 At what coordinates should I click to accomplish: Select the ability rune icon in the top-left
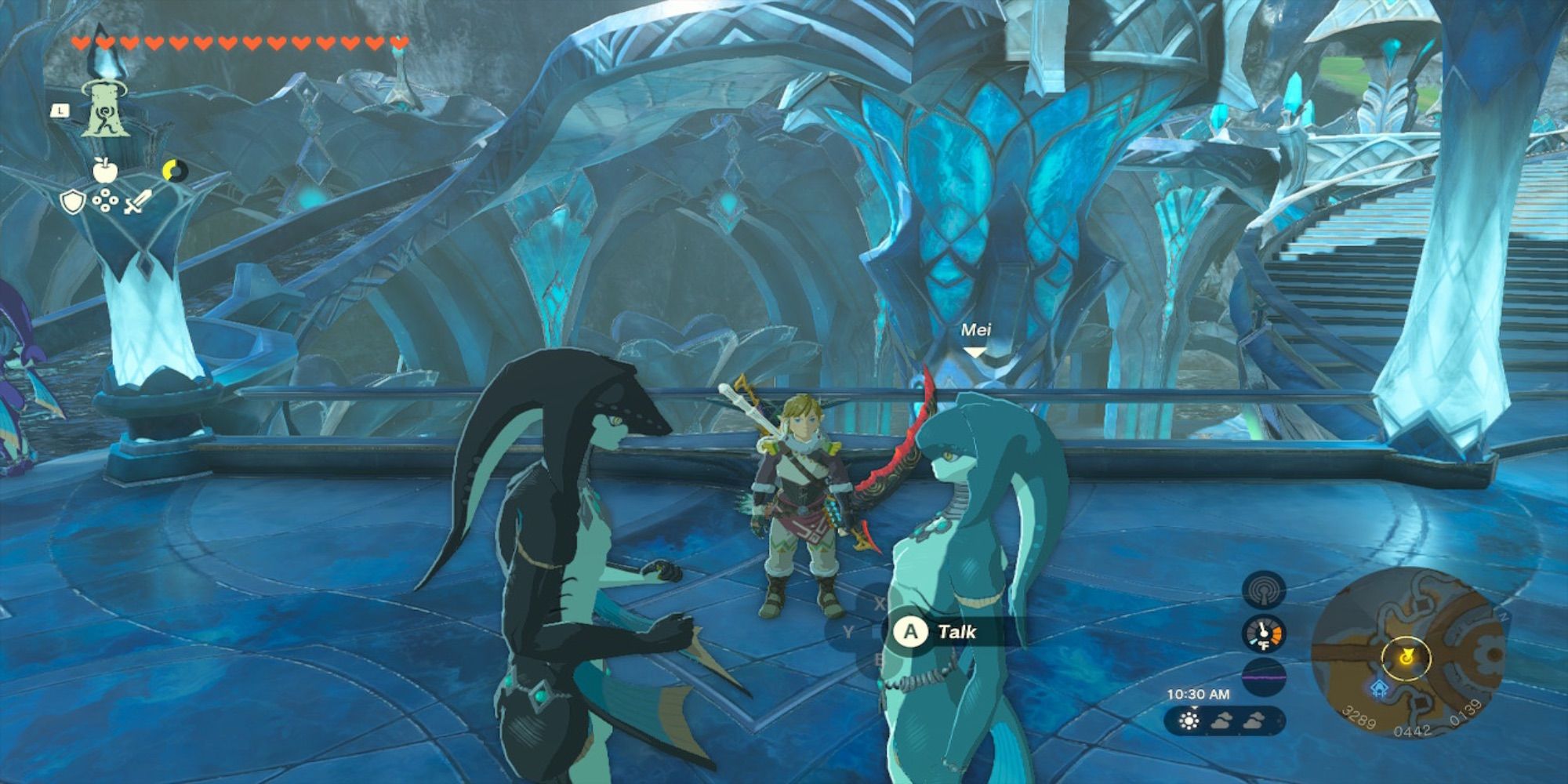(104, 111)
